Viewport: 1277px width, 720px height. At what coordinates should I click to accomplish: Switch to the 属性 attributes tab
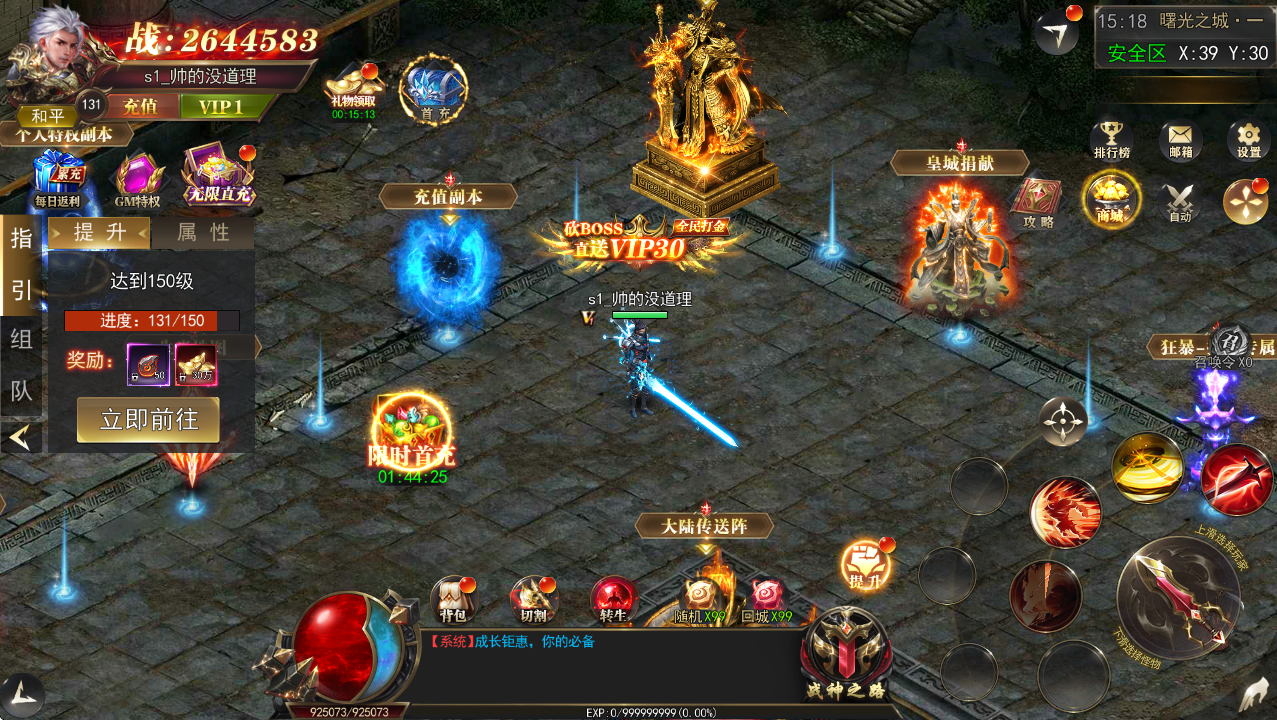point(203,233)
